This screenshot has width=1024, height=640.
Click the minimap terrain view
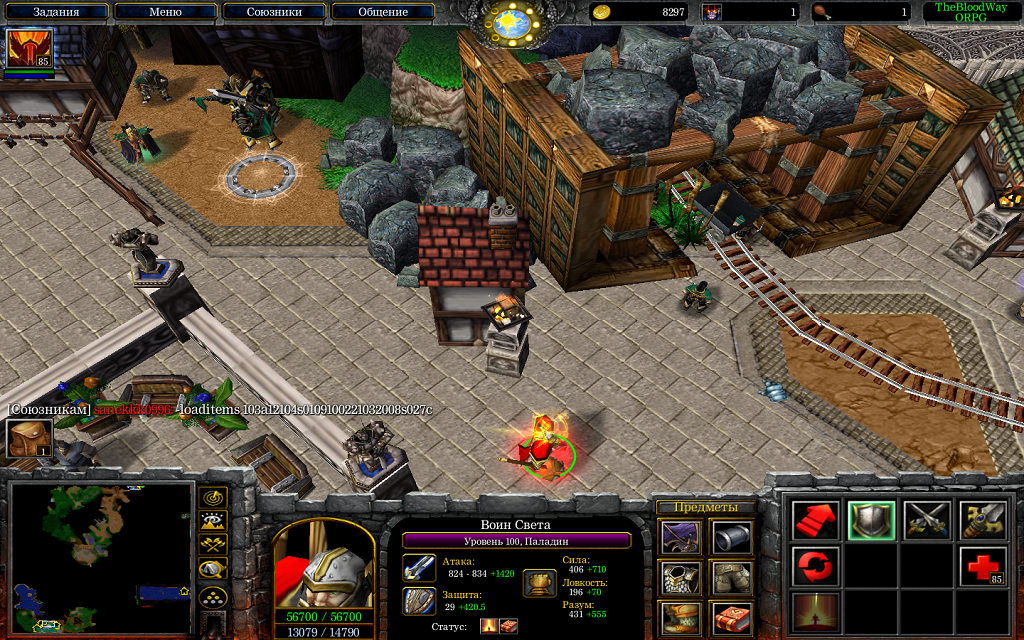point(99,556)
